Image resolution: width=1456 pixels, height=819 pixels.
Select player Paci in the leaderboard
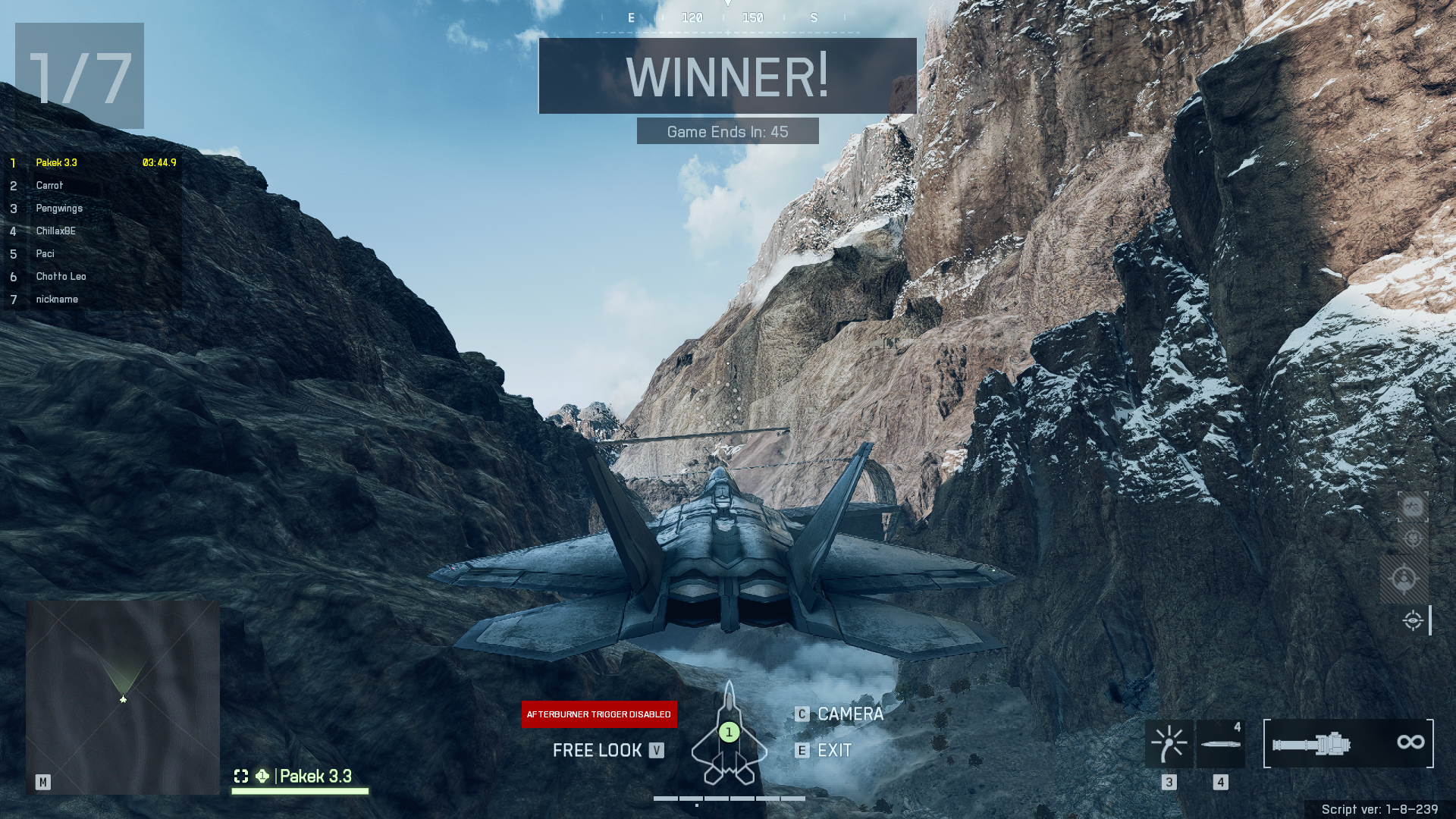click(45, 254)
